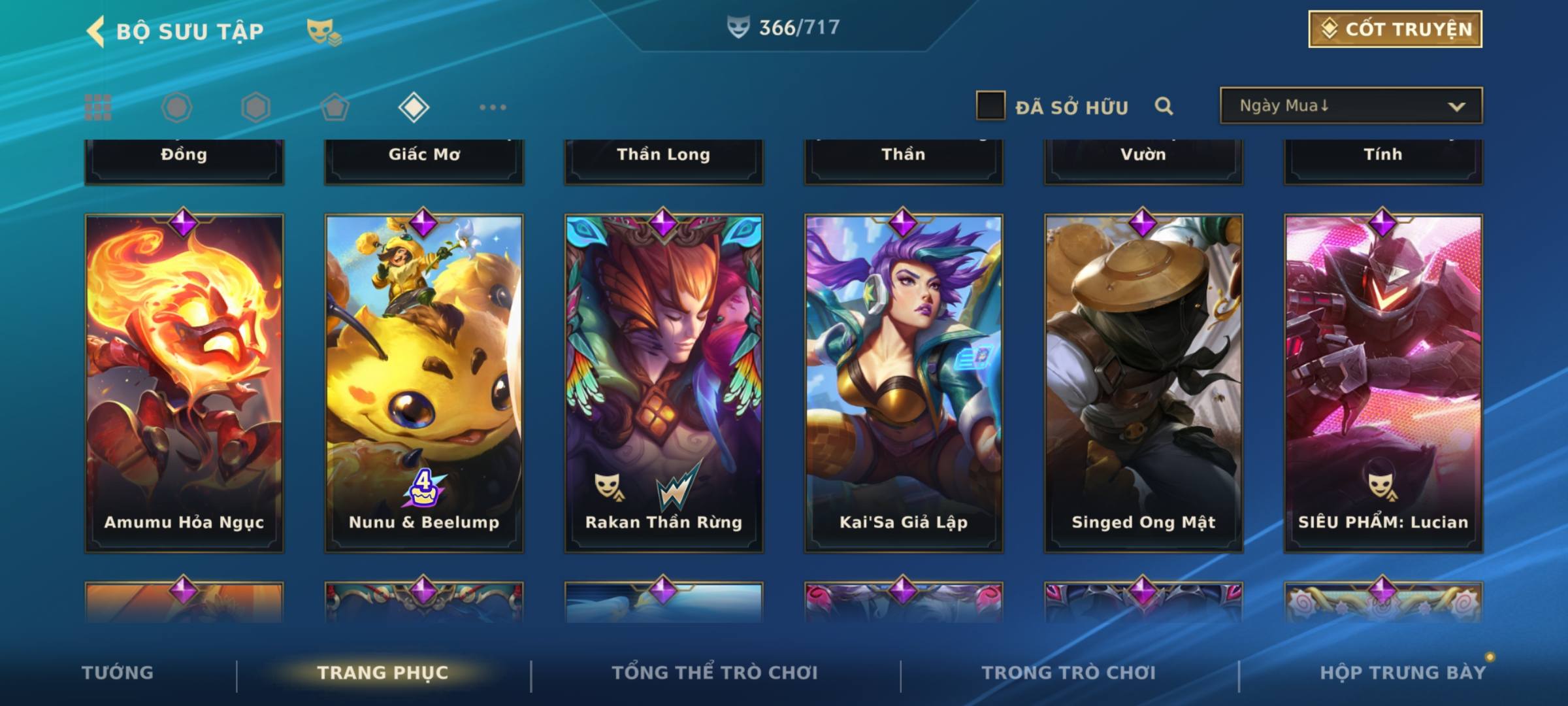Open the Ngày Mua sort dropdown
Viewport: 1568px width, 706px height.
1351,106
